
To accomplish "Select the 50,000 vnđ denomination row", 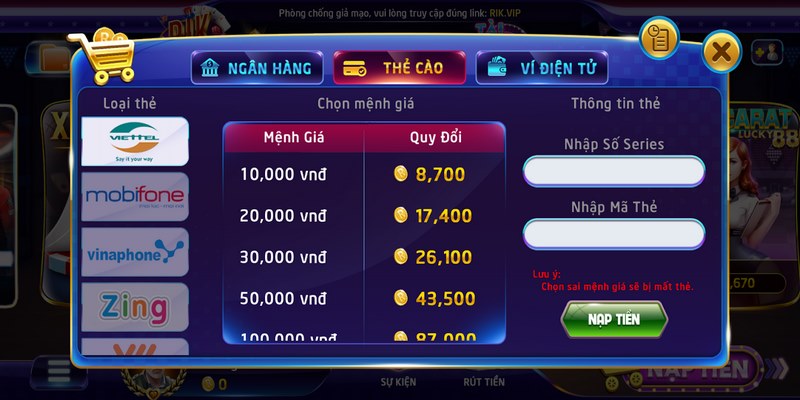I will (364, 299).
